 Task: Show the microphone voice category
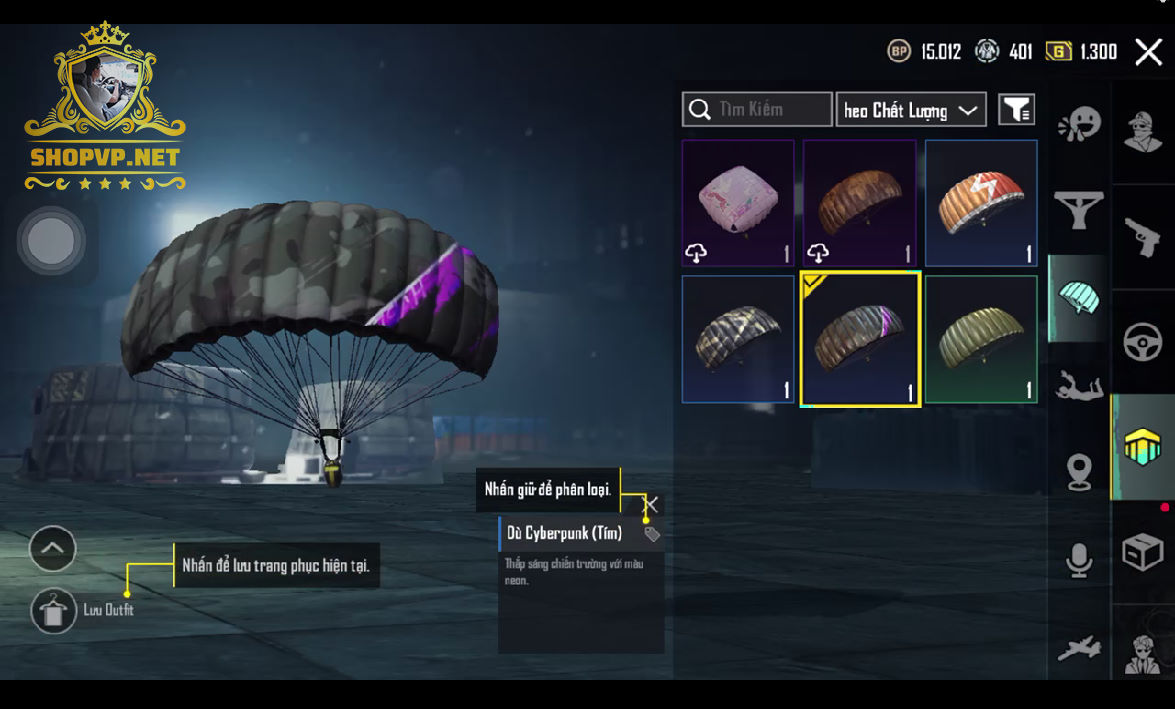(1078, 560)
